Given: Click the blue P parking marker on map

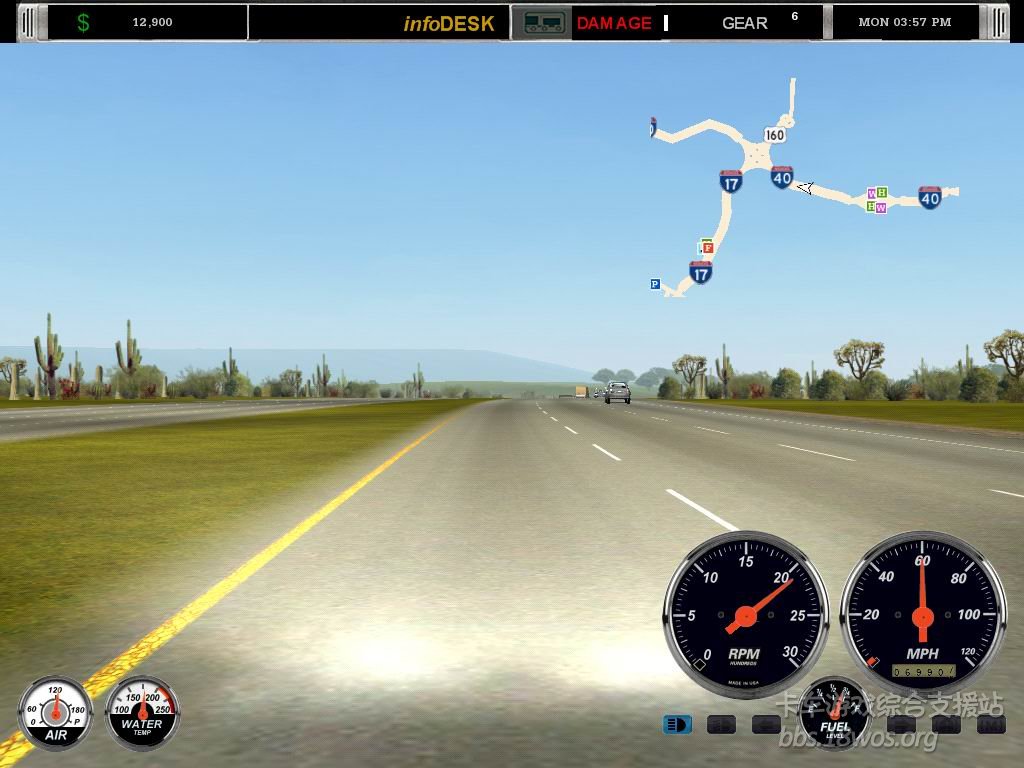Looking at the screenshot, I should pyautogui.click(x=655, y=284).
